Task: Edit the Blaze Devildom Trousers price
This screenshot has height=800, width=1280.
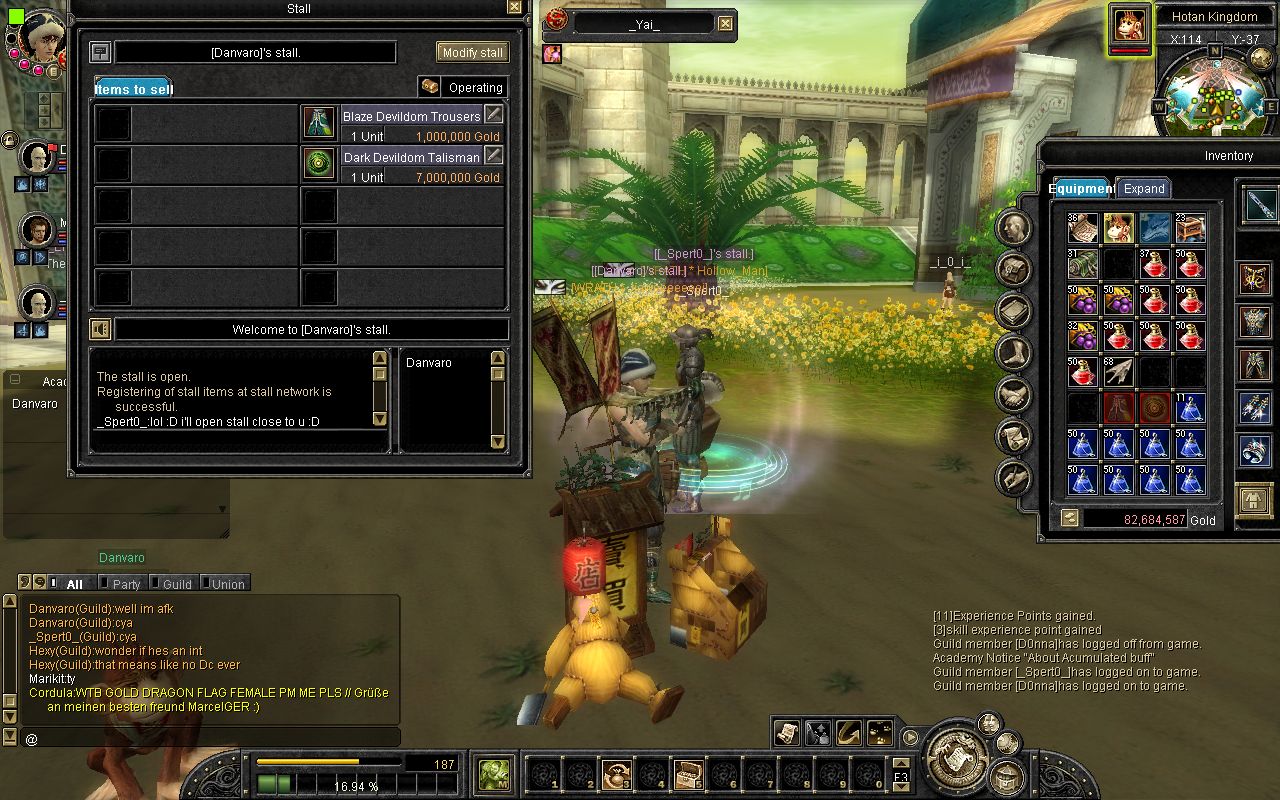Action: pyautogui.click(x=493, y=114)
